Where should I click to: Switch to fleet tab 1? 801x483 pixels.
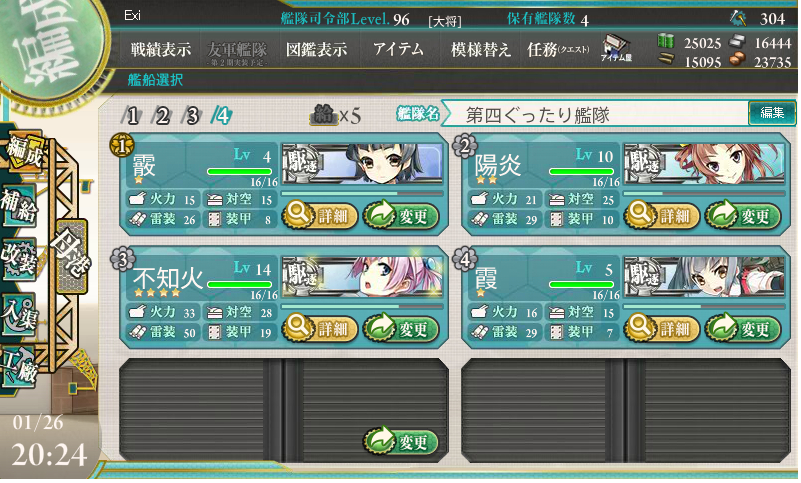132,115
